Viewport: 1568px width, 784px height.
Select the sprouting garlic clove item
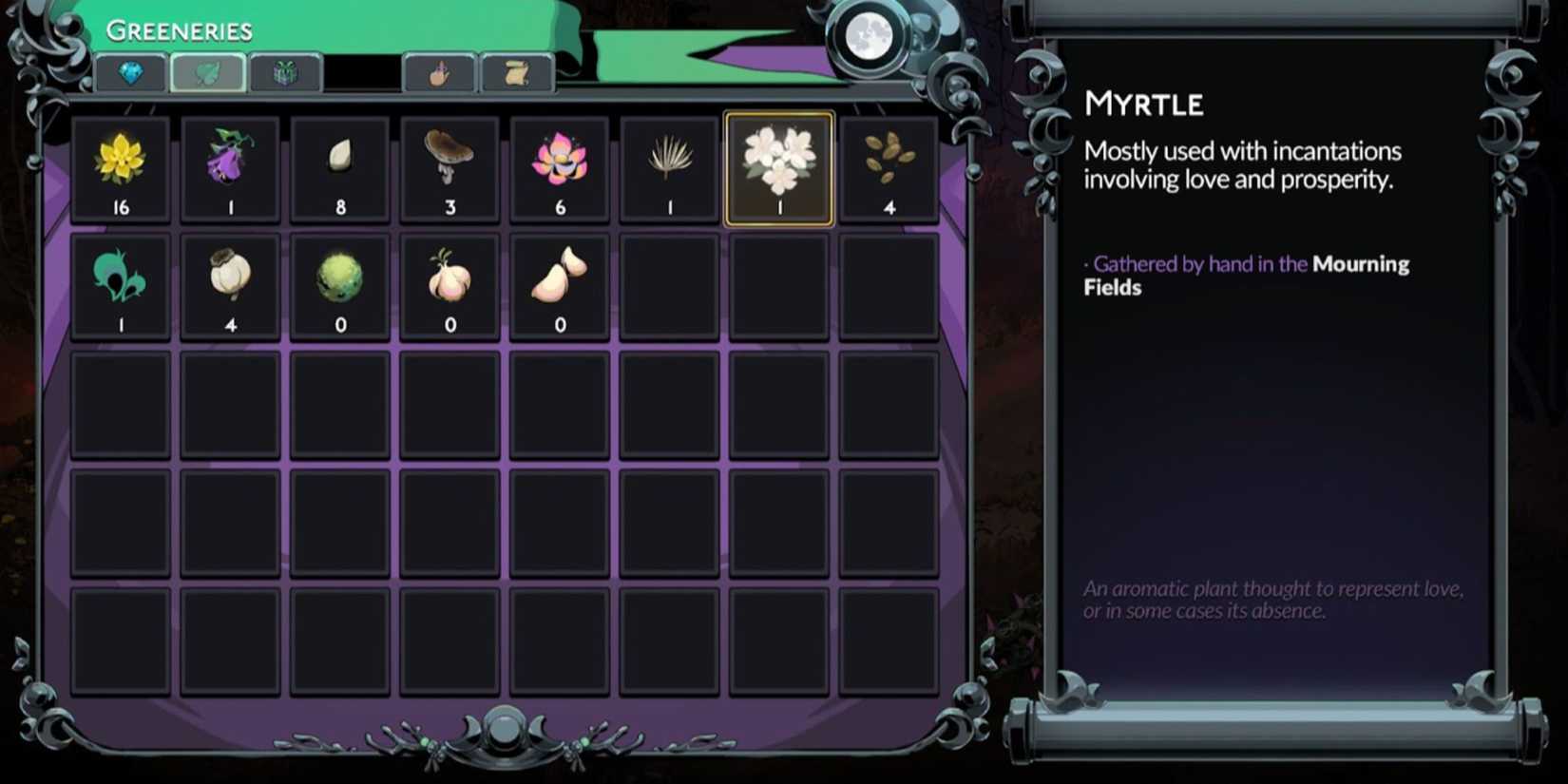(x=449, y=280)
